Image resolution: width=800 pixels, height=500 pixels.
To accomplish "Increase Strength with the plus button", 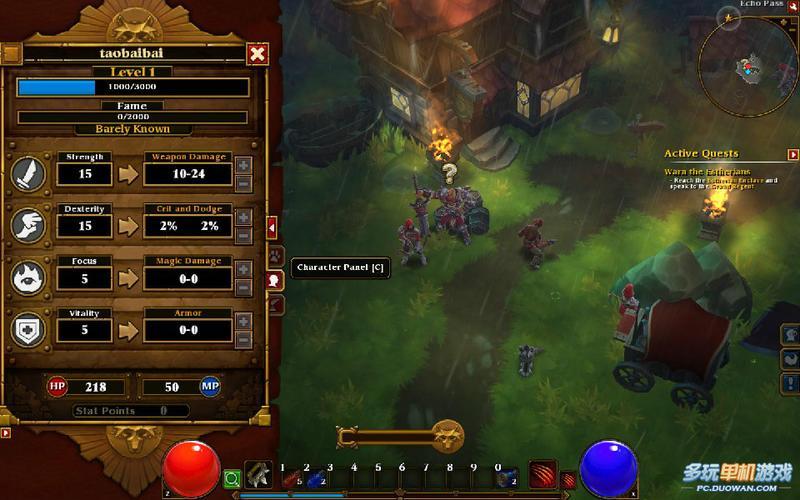I will 244,165.
